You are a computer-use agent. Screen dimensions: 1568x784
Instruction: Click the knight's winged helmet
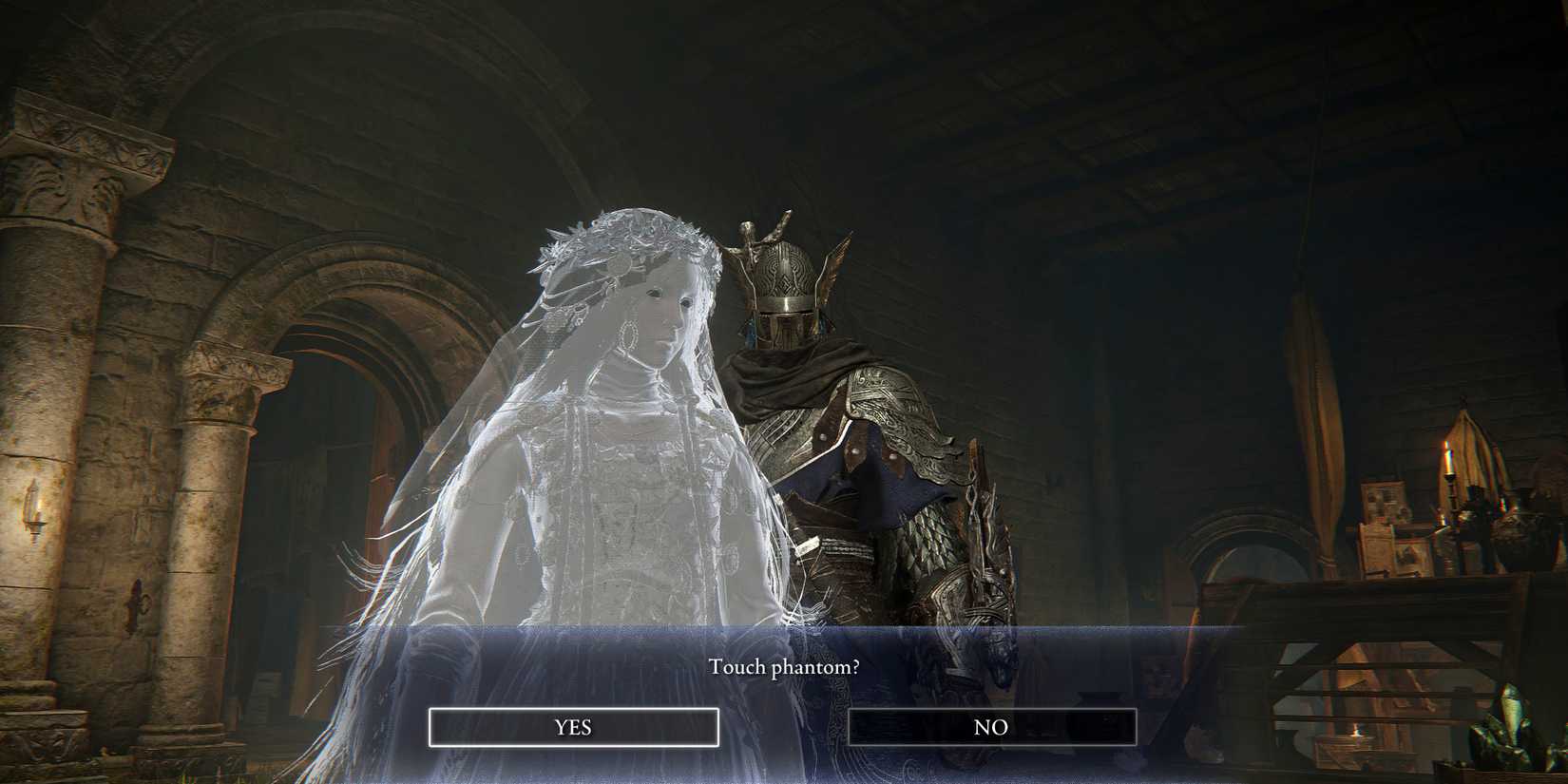pos(784,276)
